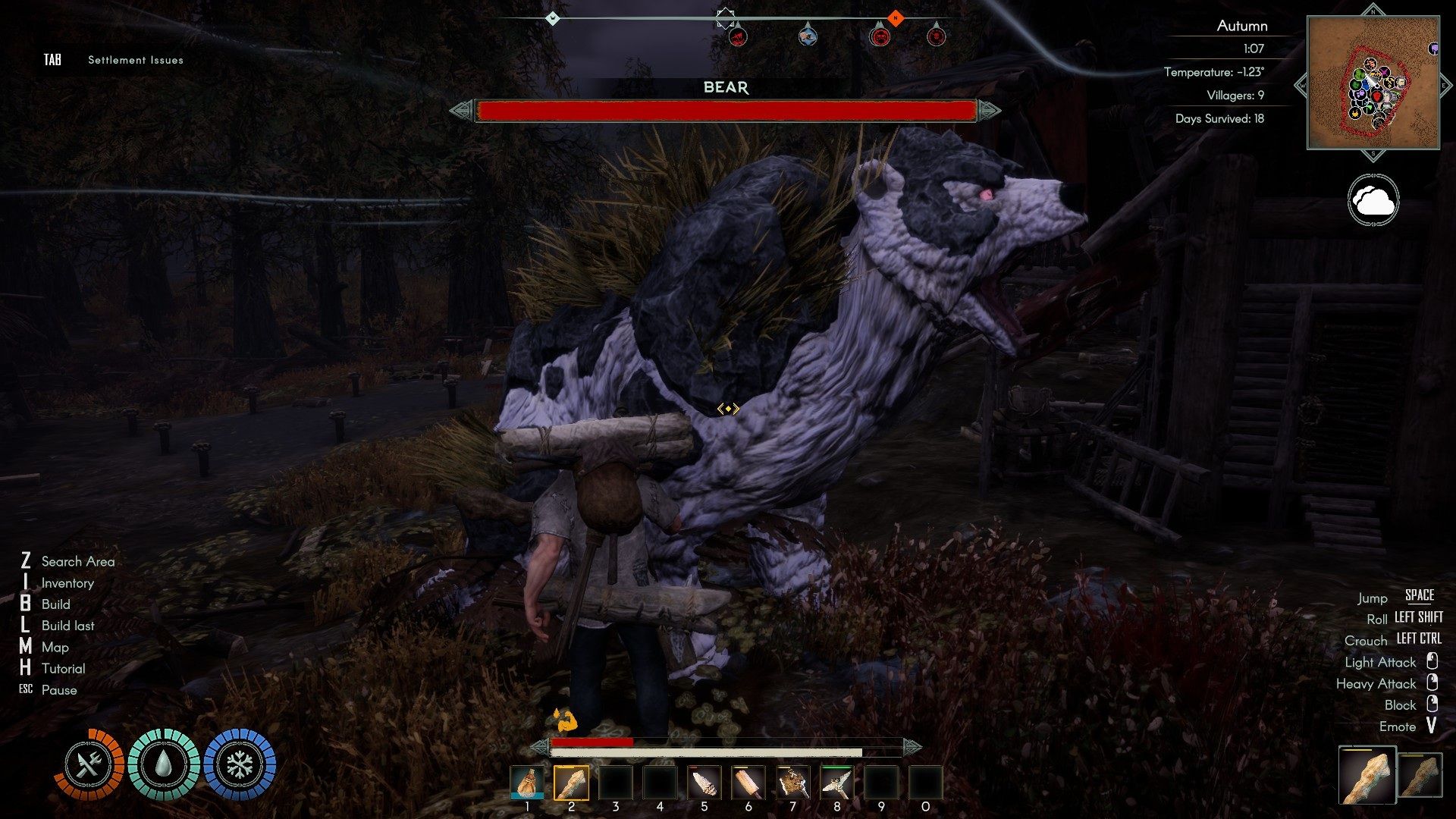The height and width of the screenshot is (819, 1456).
Task: Click the cloudy weather icon
Action: (1373, 200)
